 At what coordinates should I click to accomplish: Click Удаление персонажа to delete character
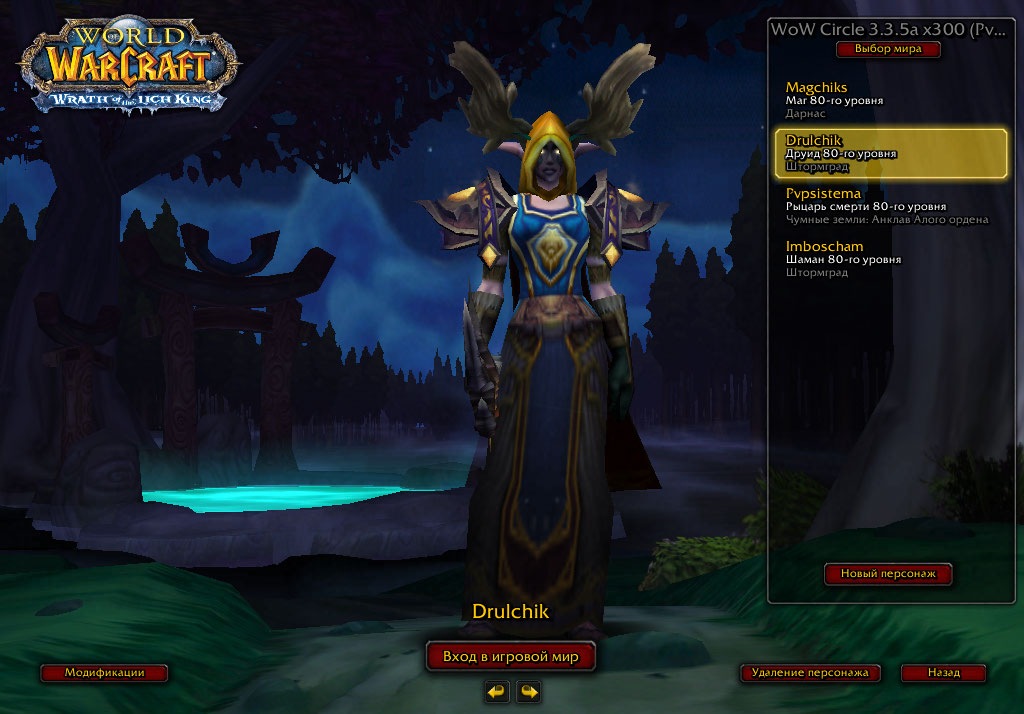(811, 673)
